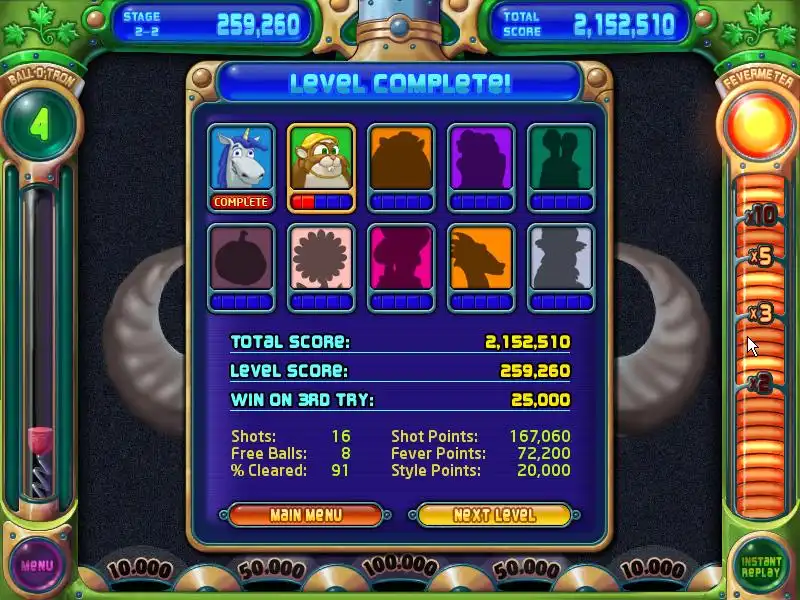Select the beaver character portrait
This screenshot has width=800, height=600.
pos(321,158)
